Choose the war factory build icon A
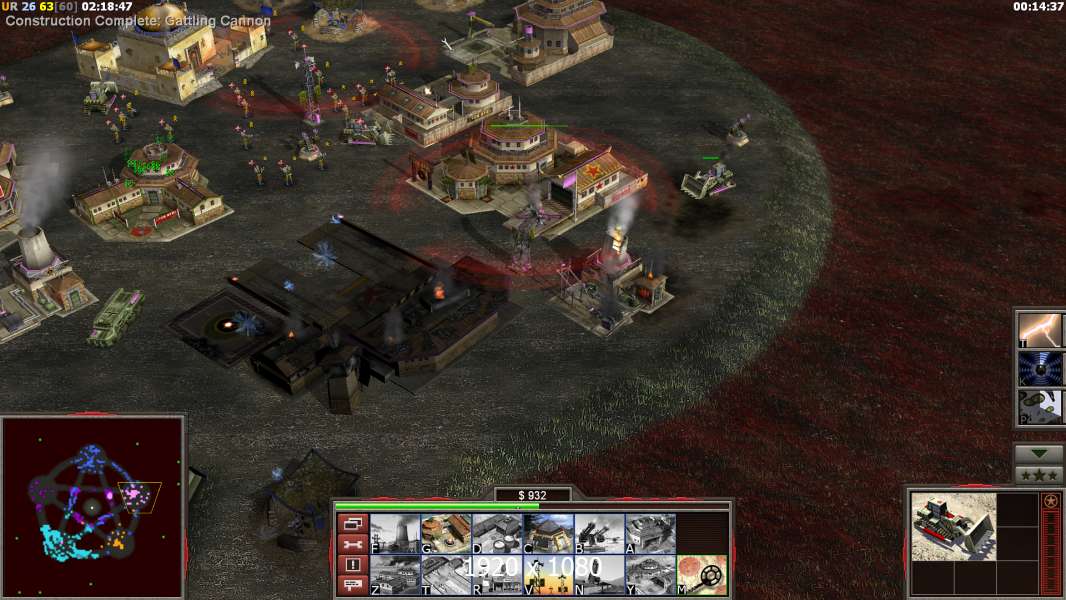Viewport: 1066px width, 600px height. 650,534
